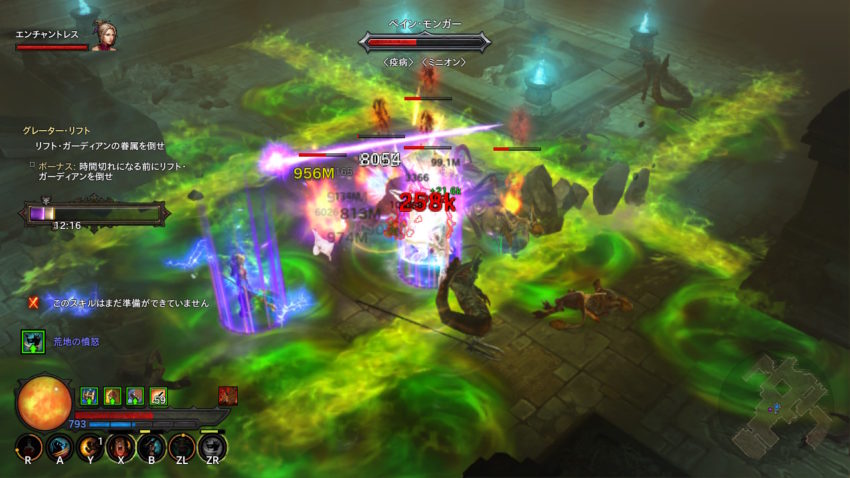This screenshot has width=850, height=478.
Task: Click the ペイン・モンガー boss name plate
Action: coord(427,24)
